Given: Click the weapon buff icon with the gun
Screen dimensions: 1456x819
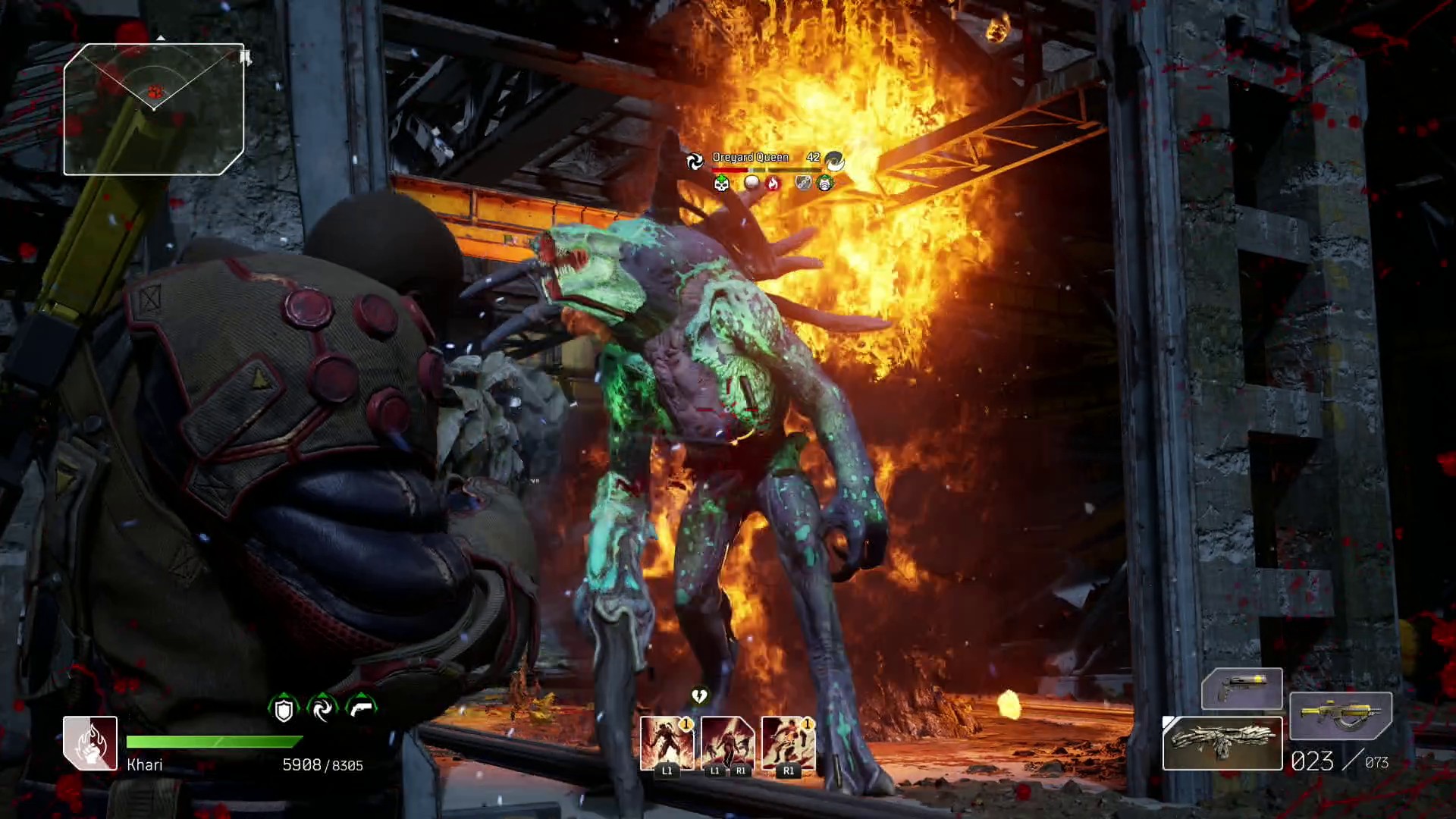Looking at the screenshot, I should coord(361,708).
